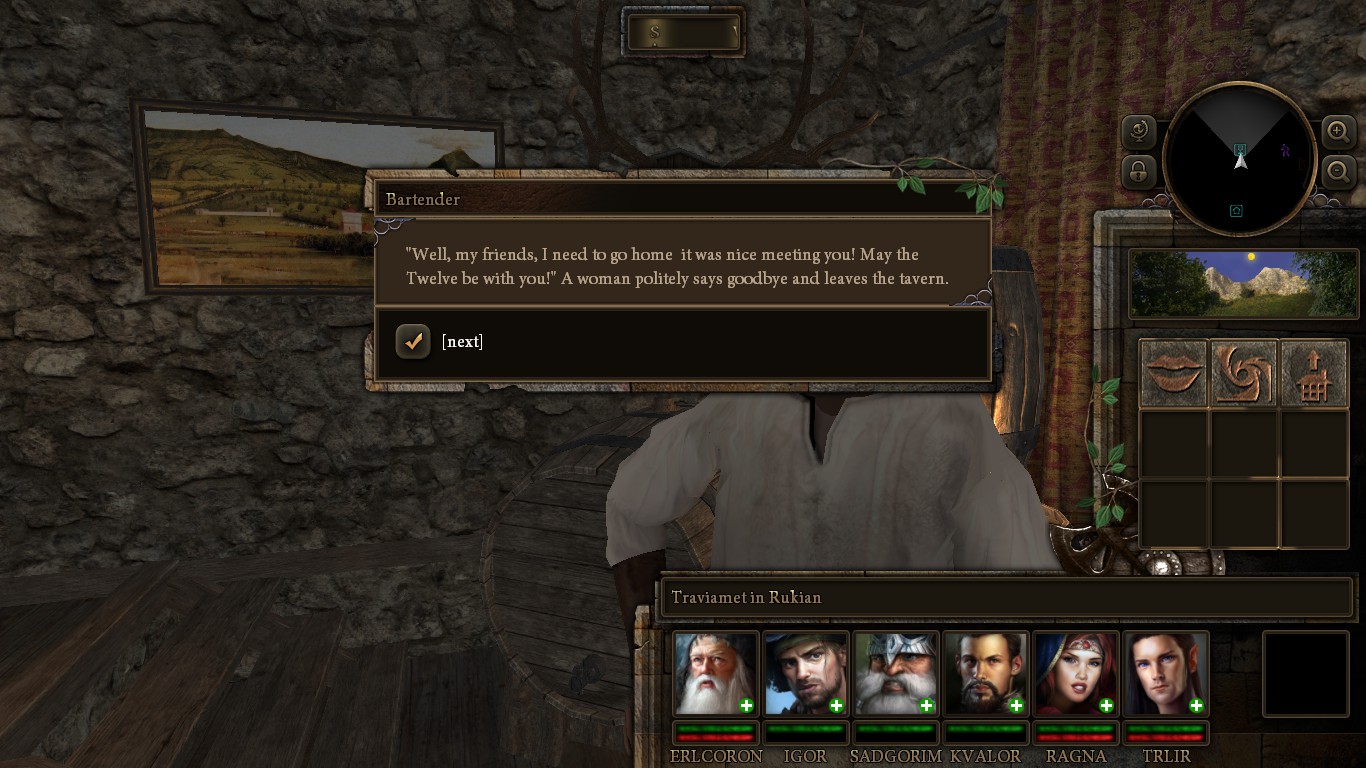This screenshot has width=1366, height=768.
Task: Activate the lips talk action
Action: click(1174, 373)
